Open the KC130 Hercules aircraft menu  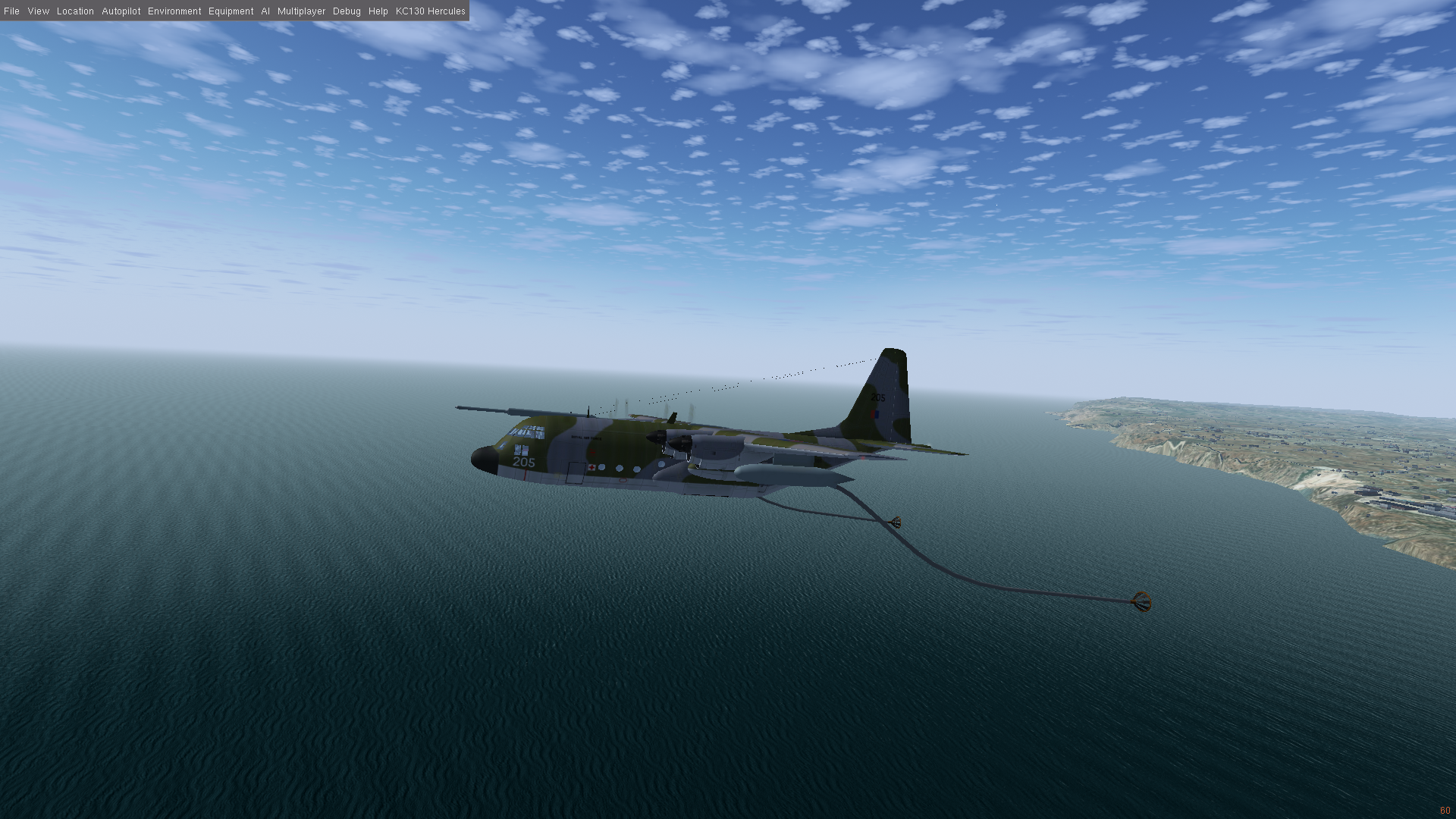point(430,11)
